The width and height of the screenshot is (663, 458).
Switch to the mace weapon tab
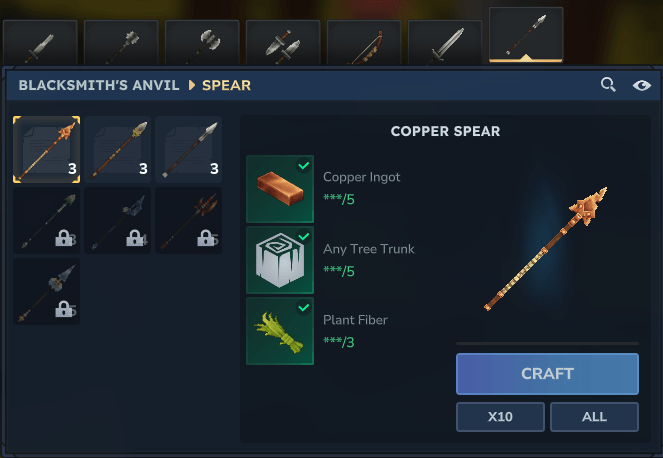pos(121,44)
